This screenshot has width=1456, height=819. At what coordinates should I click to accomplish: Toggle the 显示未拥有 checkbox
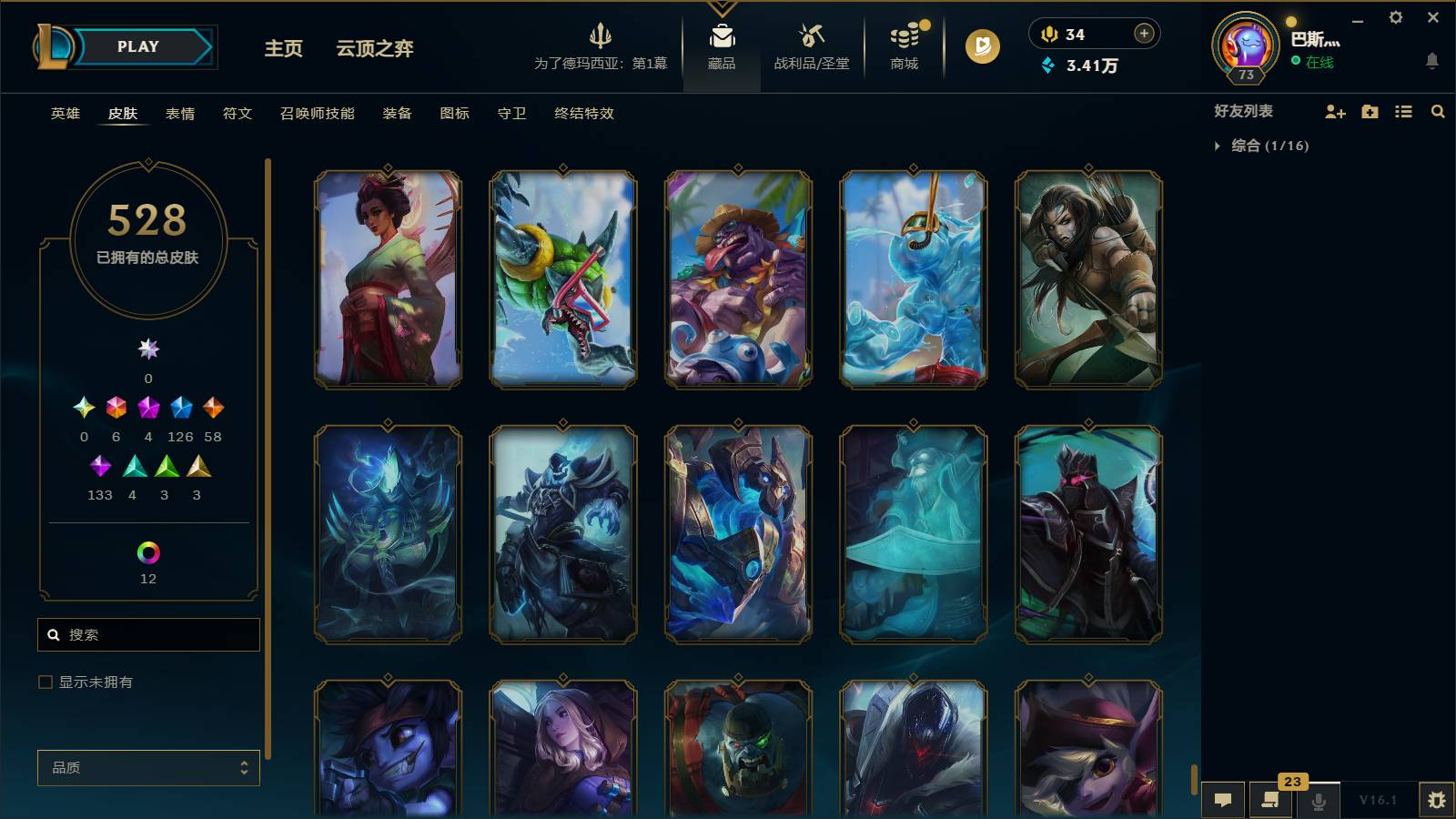pyautogui.click(x=44, y=681)
